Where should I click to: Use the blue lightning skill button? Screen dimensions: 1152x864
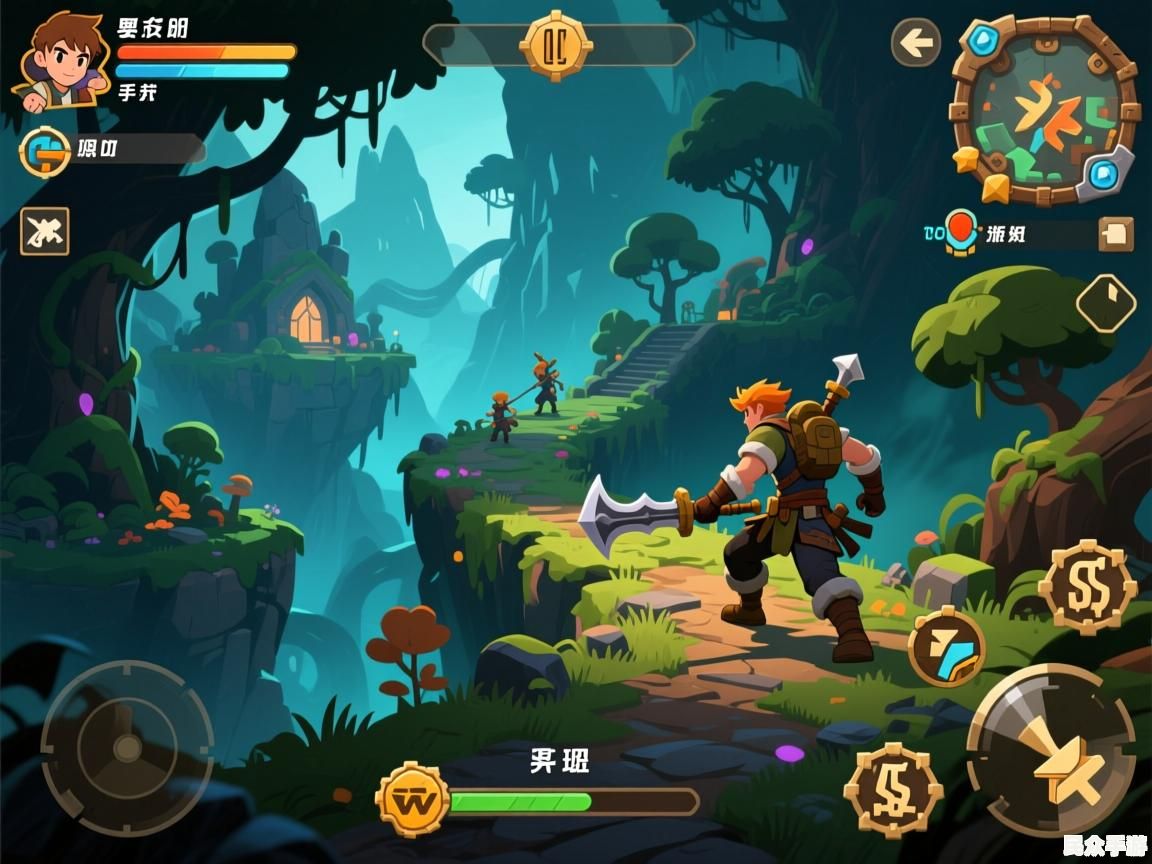coord(946,646)
